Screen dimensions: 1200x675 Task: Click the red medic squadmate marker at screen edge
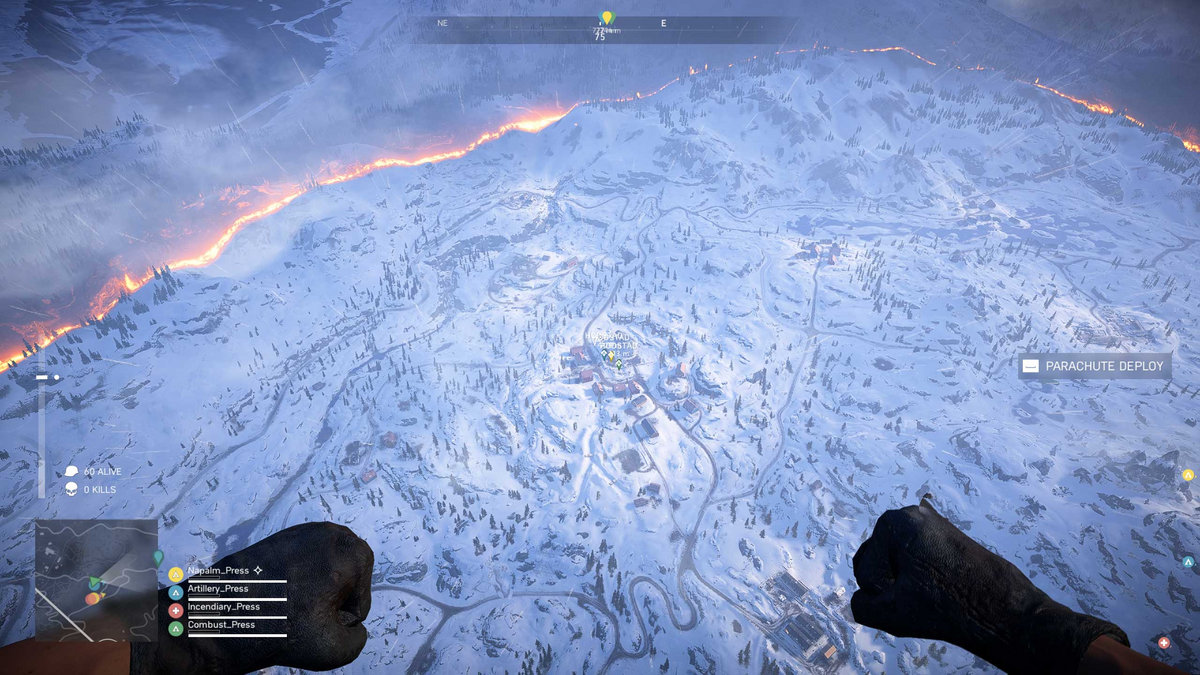[x=1163, y=642]
